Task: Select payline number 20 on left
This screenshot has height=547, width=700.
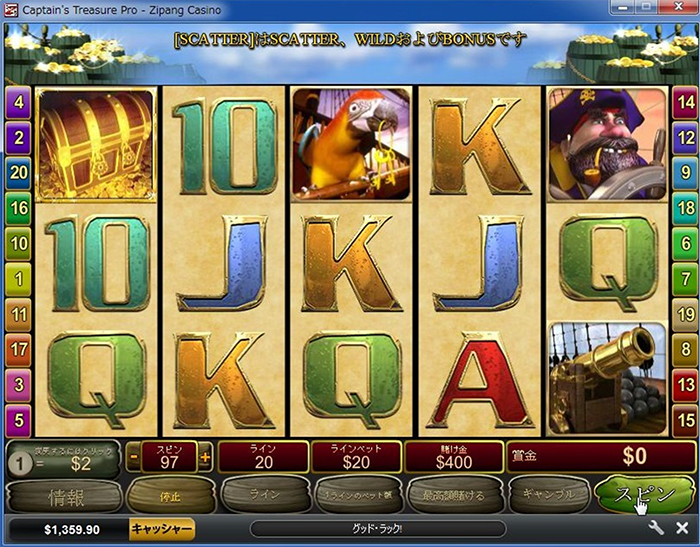Action: point(19,173)
